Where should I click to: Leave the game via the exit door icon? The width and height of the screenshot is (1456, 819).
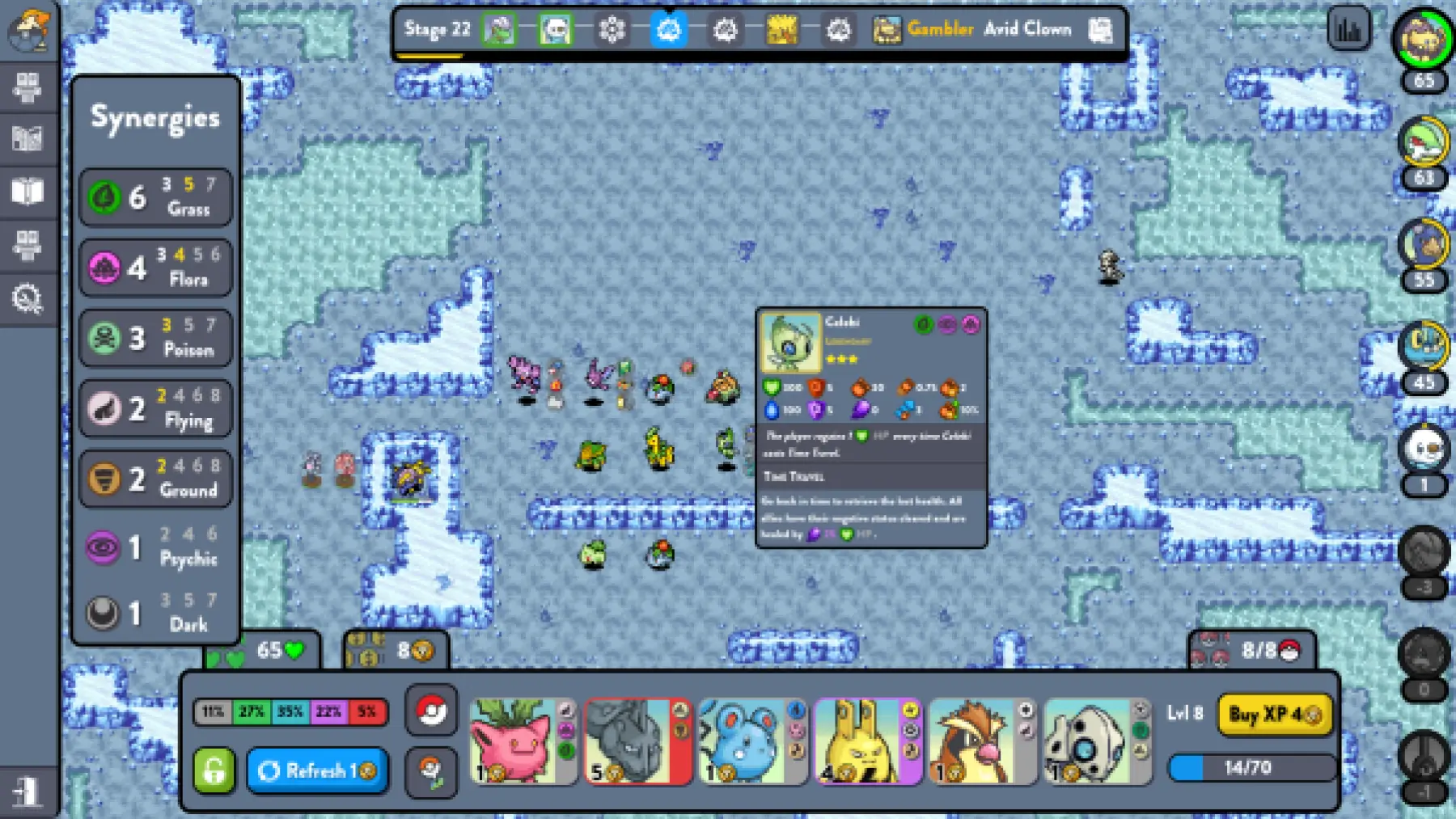pos(28,791)
